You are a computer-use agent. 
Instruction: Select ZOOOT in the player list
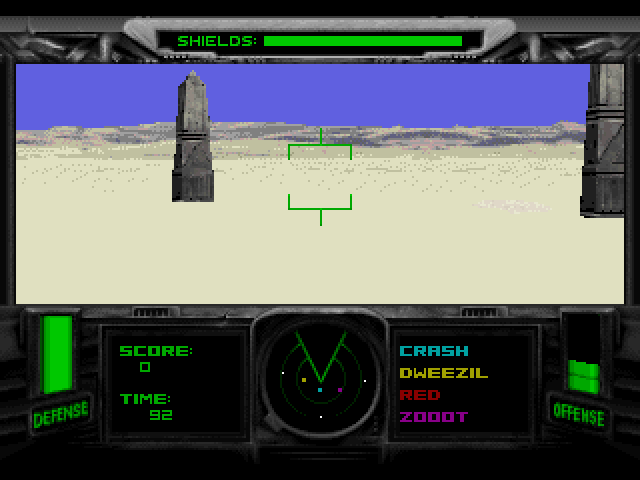point(433,417)
